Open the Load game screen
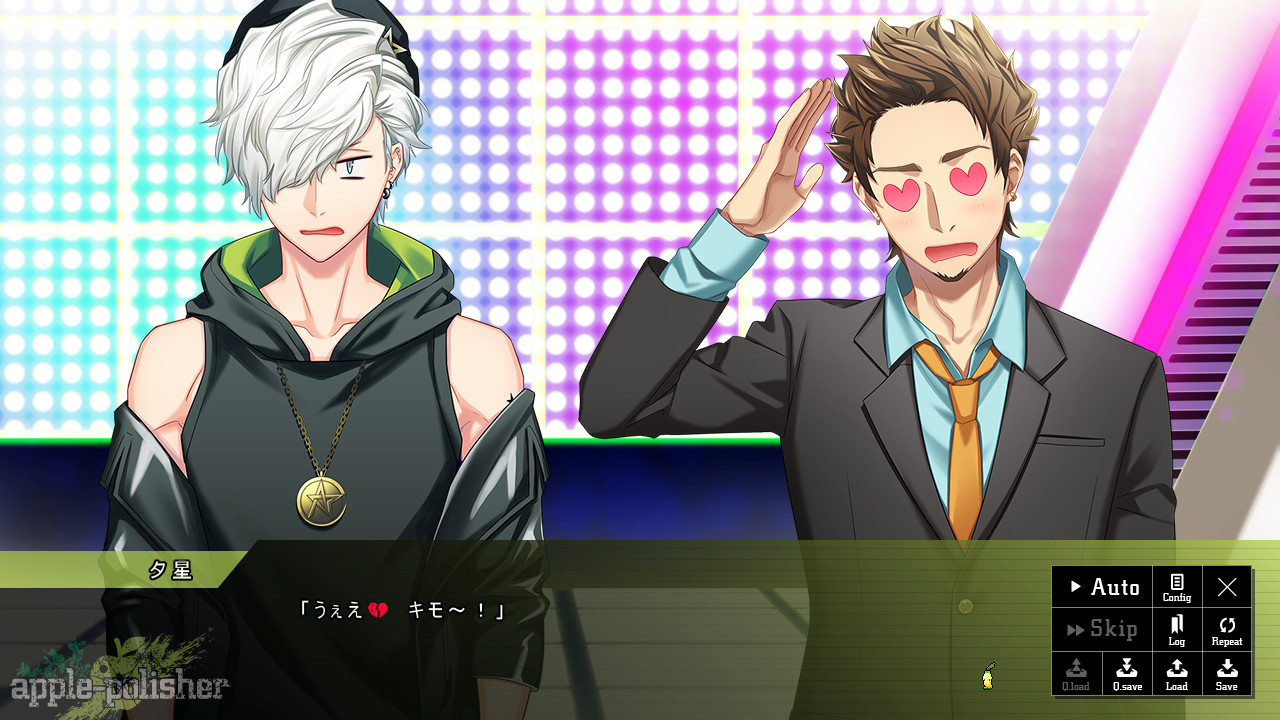The height and width of the screenshot is (720, 1280). [x=1176, y=673]
